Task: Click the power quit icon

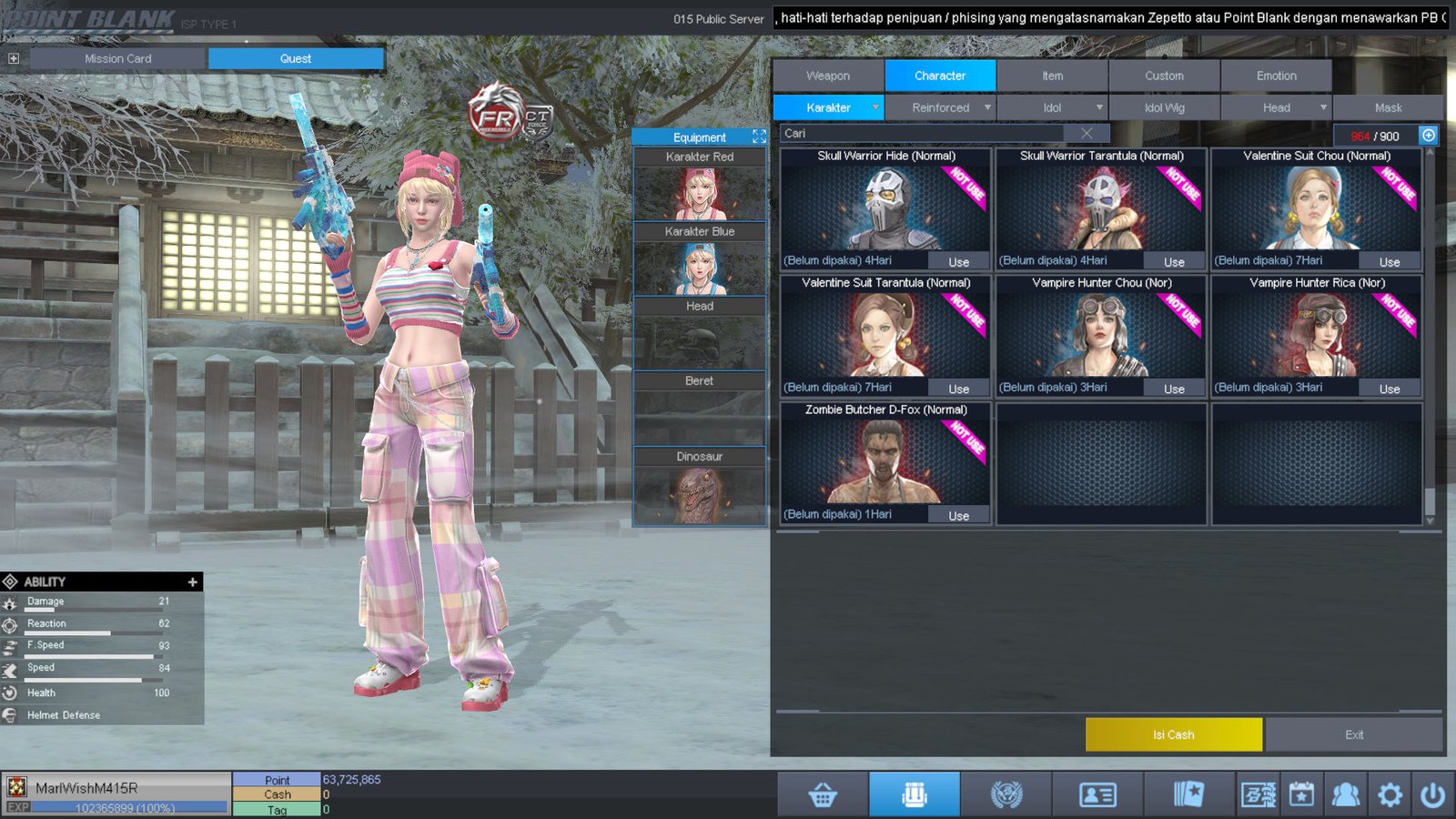Action: (x=1432, y=795)
